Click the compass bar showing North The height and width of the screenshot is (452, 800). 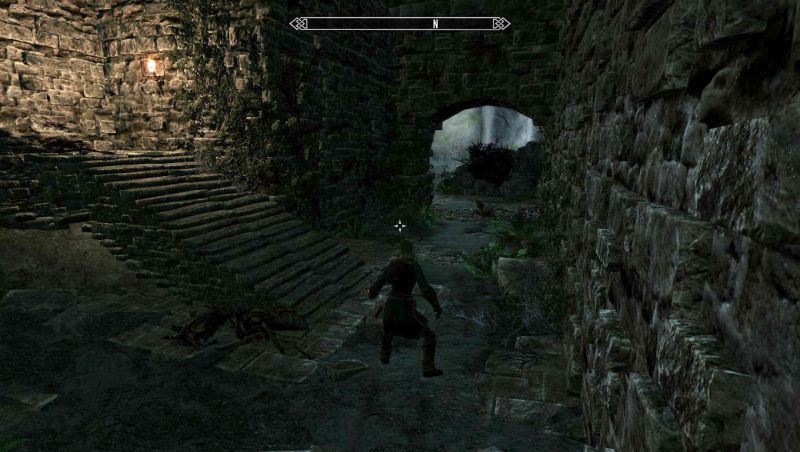[399, 23]
